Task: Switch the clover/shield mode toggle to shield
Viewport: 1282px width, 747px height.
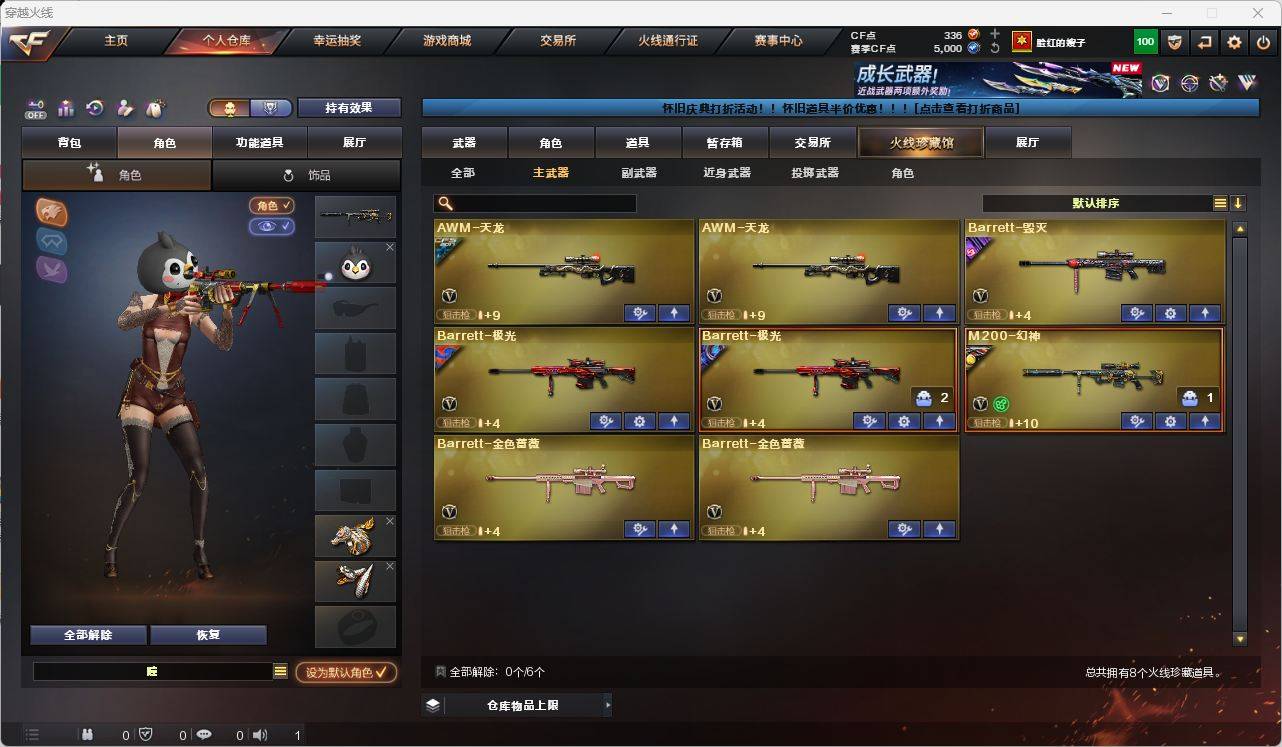Action: click(x=271, y=108)
